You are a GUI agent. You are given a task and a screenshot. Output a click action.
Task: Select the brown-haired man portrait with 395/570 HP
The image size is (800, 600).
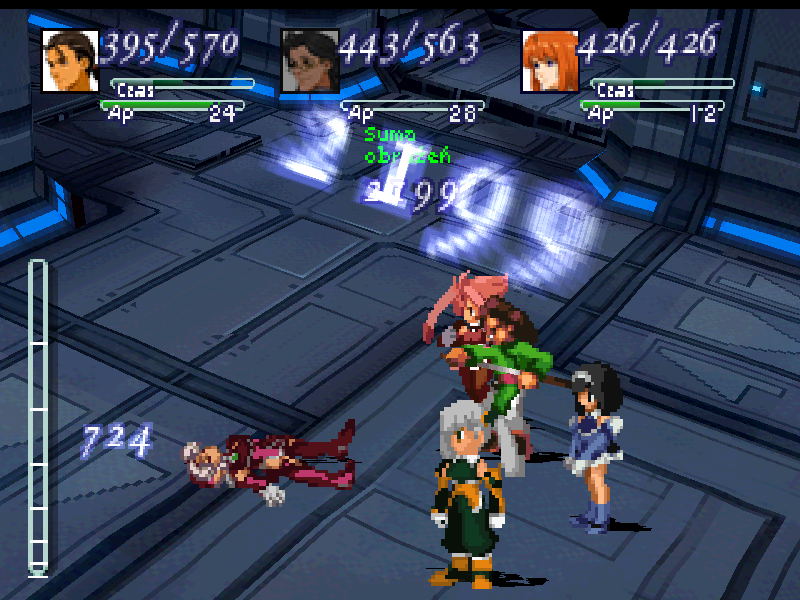point(69,61)
